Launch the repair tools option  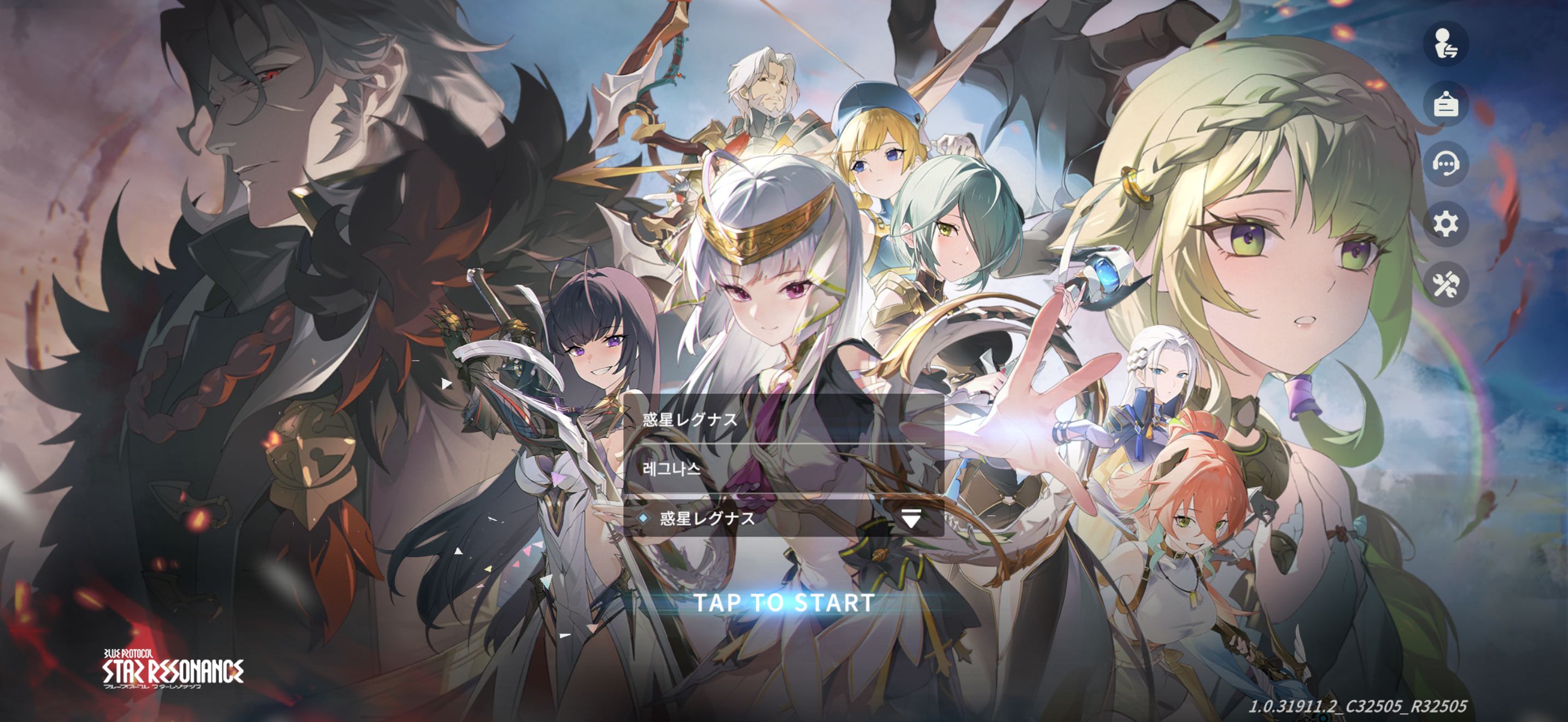[x=1446, y=284]
